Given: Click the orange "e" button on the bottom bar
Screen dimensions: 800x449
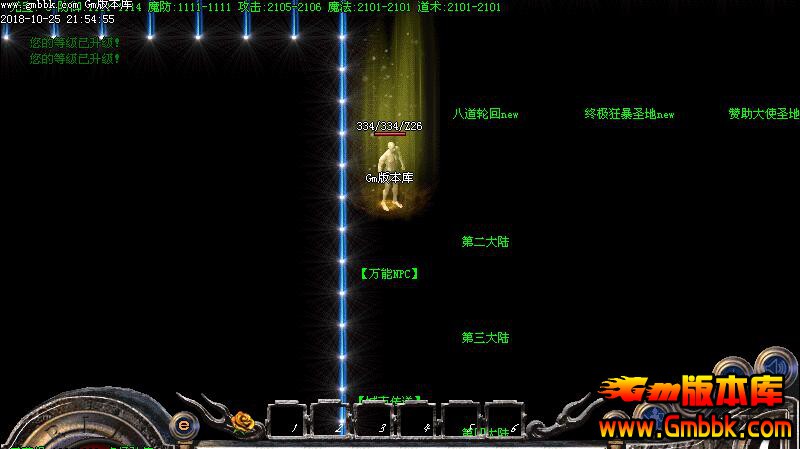Looking at the screenshot, I should [x=184, y=424].
